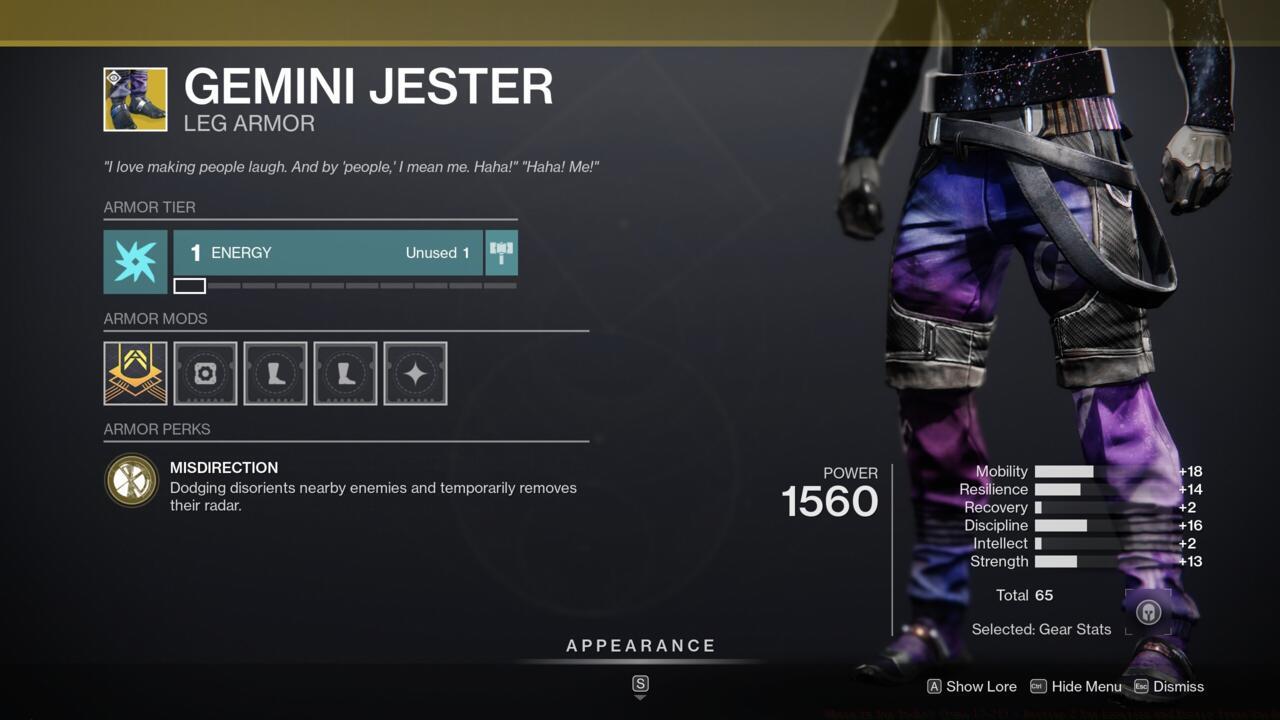
Task: Click the second boot-shaped leg mod slot
Action: [x=345, y=373]
